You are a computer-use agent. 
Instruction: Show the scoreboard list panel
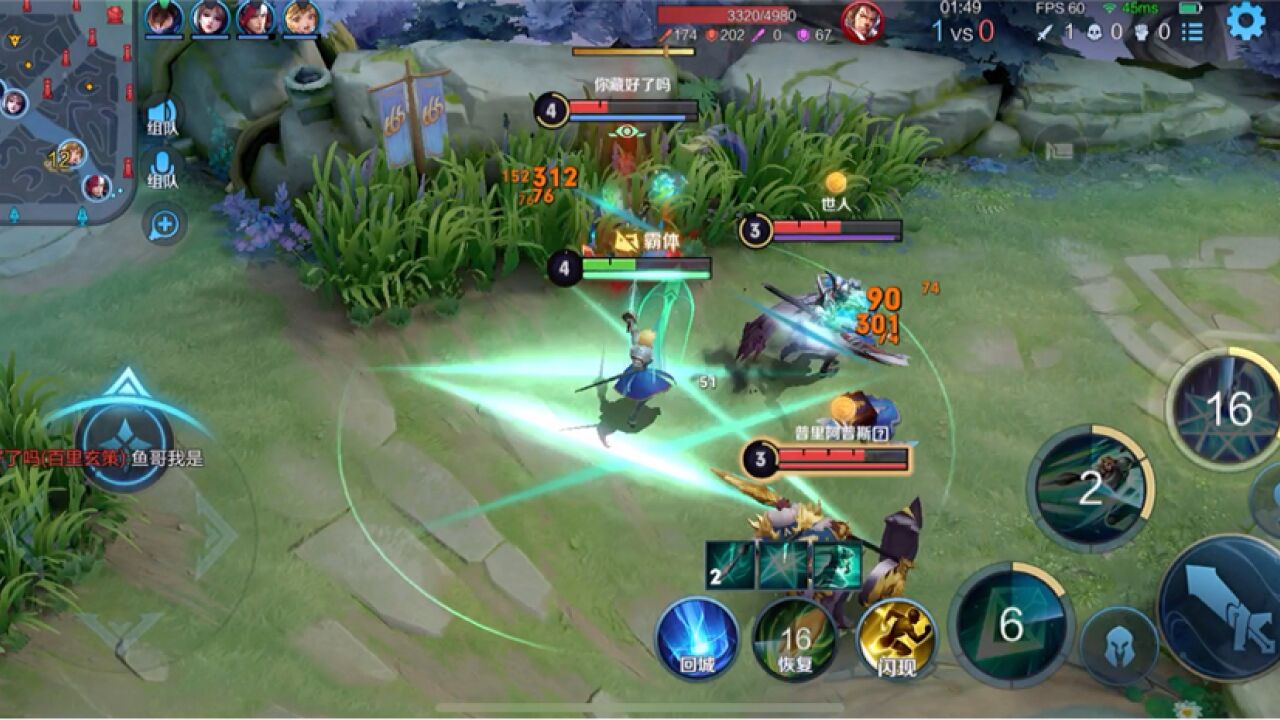(1192, 32)
